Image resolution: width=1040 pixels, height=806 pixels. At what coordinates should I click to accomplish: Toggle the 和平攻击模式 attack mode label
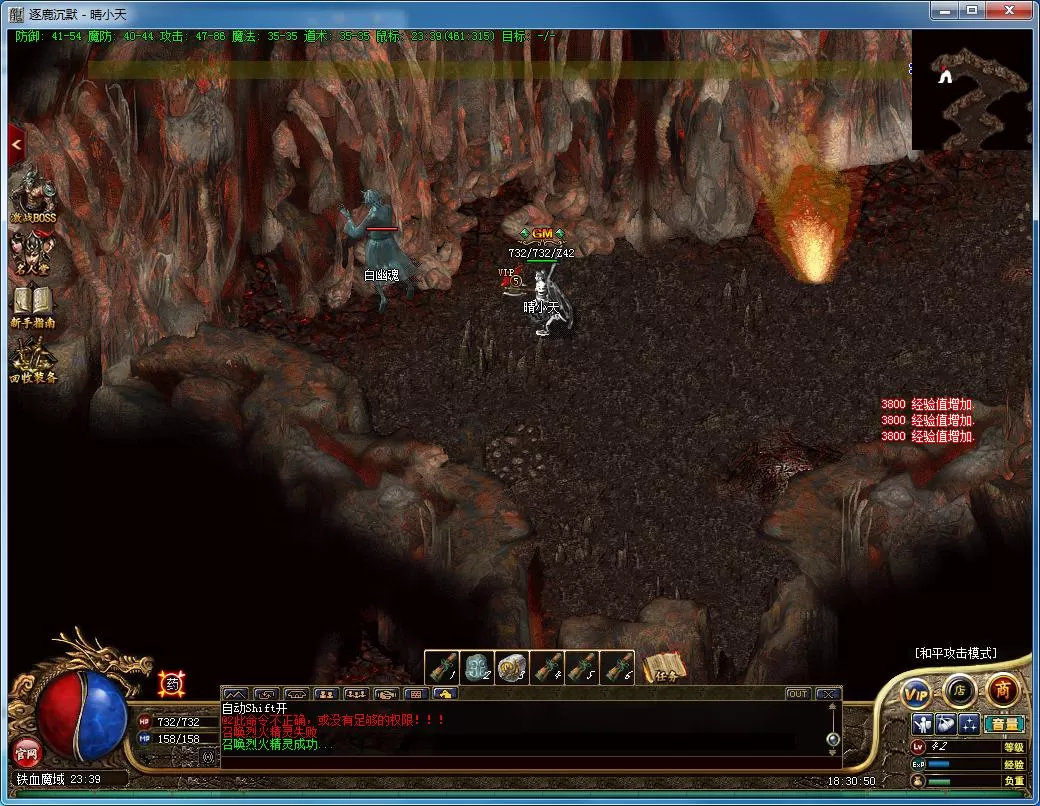(x=955, y=653)
